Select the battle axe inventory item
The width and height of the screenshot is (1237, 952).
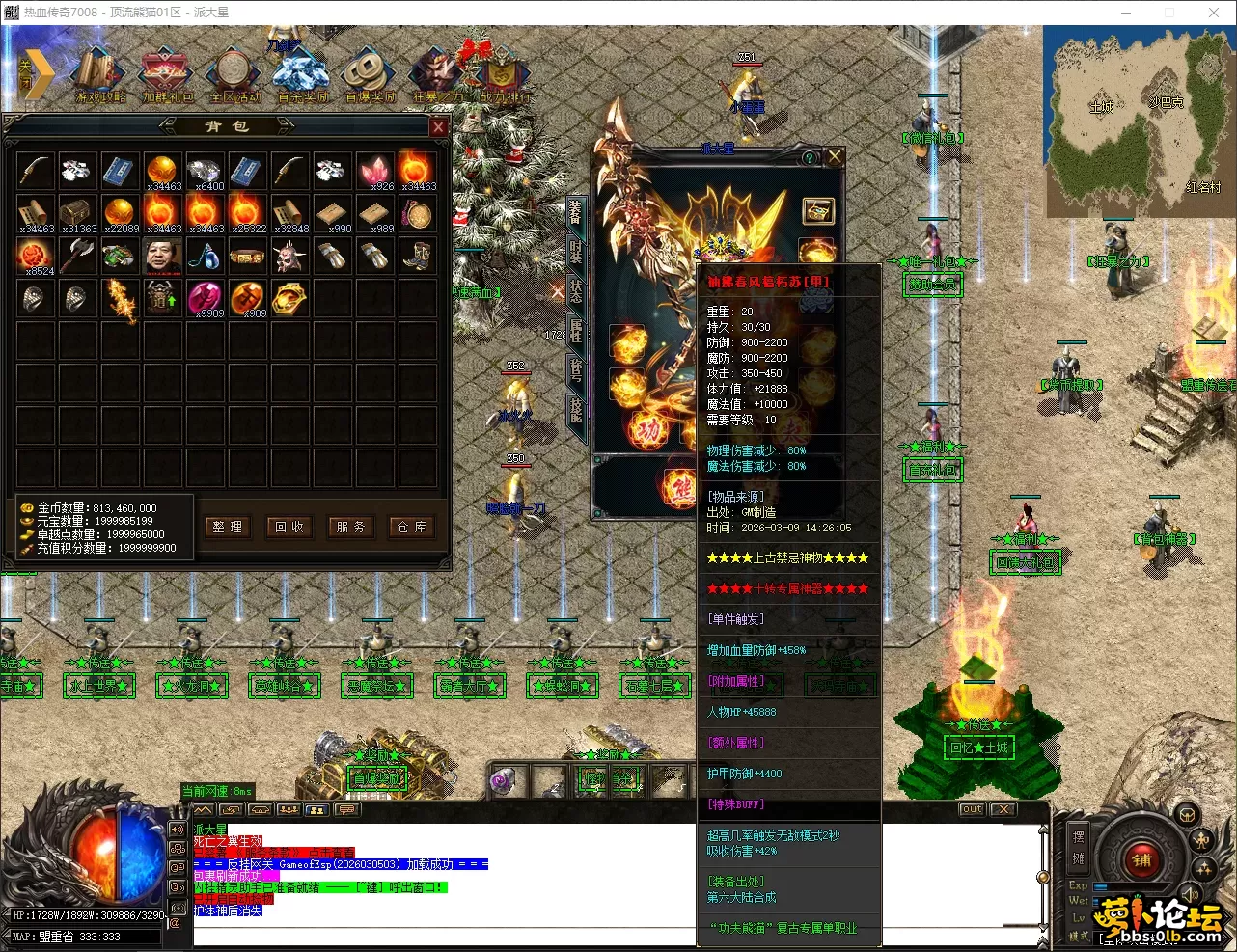coord(76,256)
